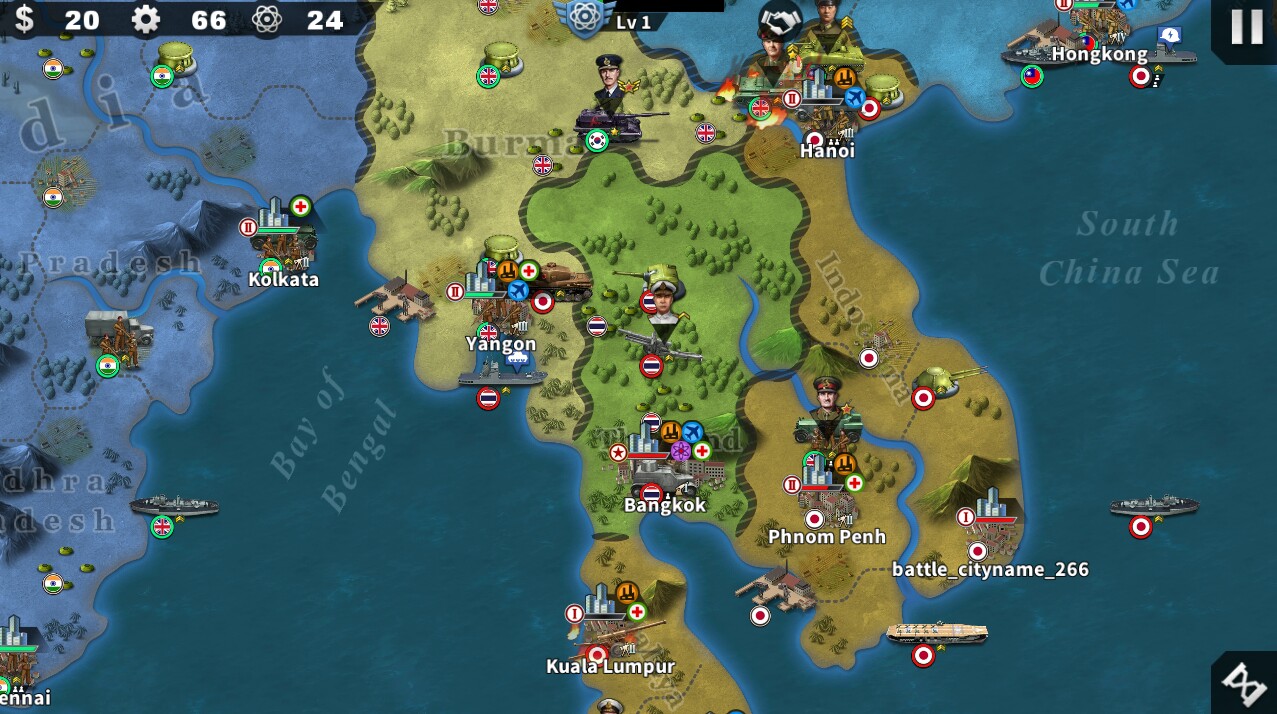Open diplomacy via the handshake icon
This screenshot has height=714, width=1277.
pos(781,20)
